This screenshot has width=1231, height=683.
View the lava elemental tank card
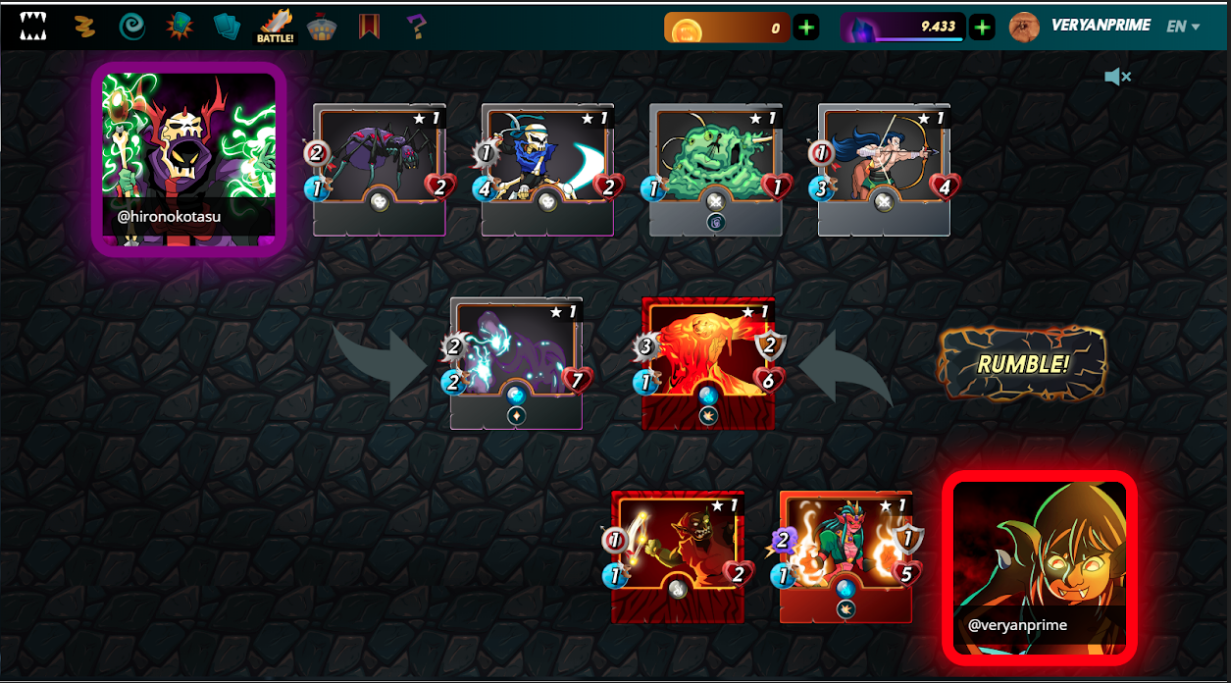click(708, 362)
